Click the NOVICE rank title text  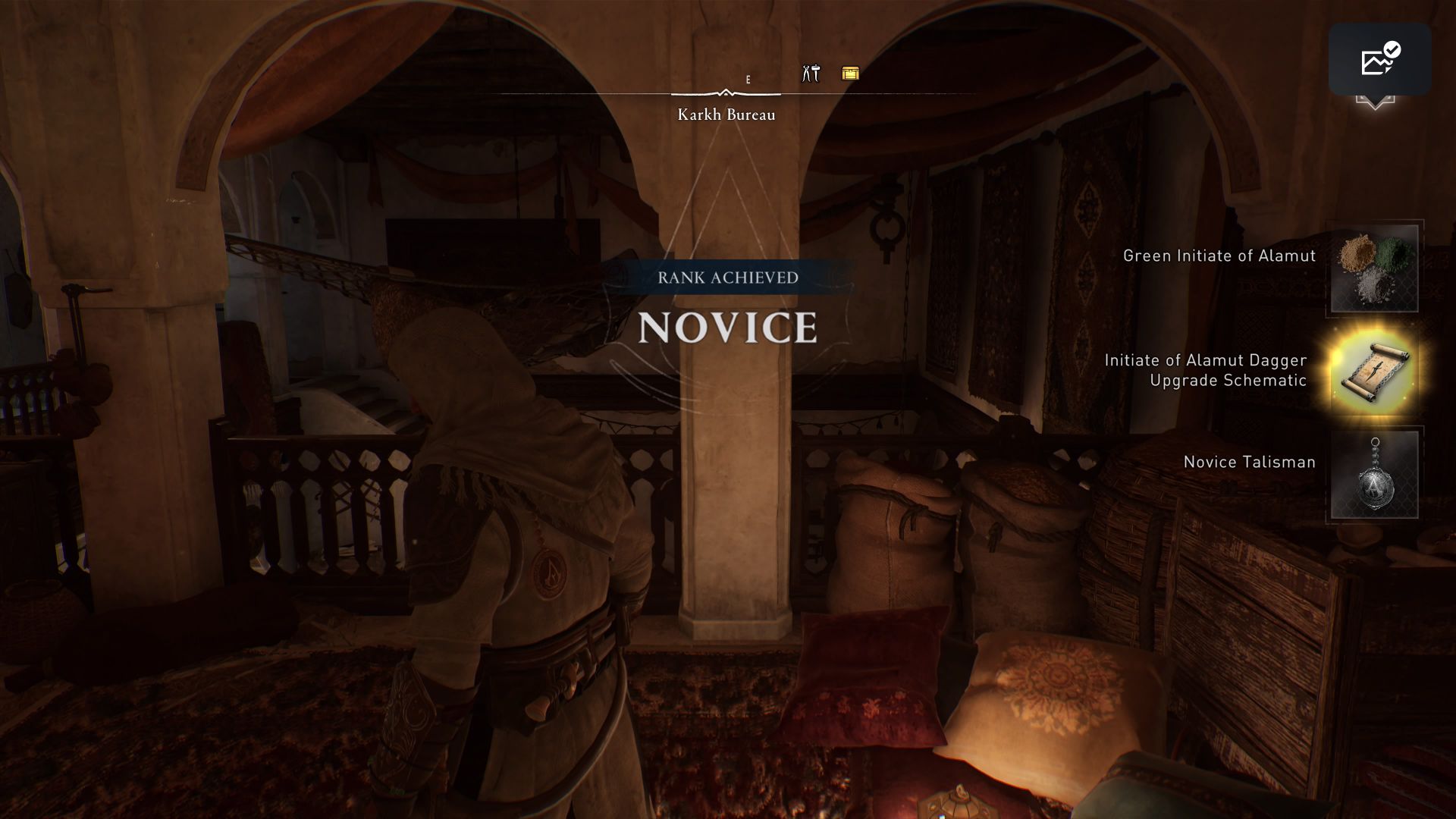pos(728,329)
